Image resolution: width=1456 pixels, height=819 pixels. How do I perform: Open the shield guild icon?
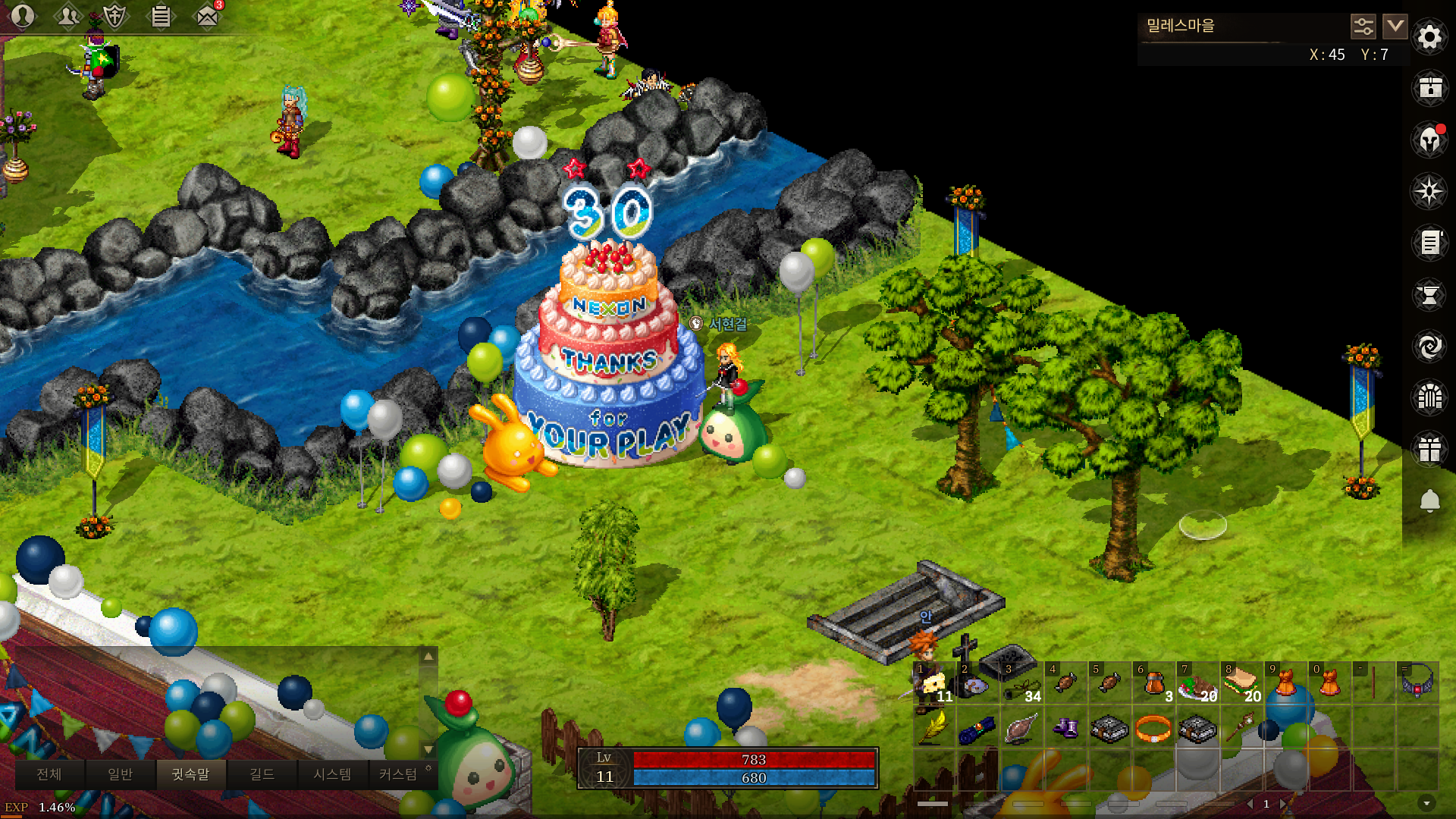(x=115, y=16)
